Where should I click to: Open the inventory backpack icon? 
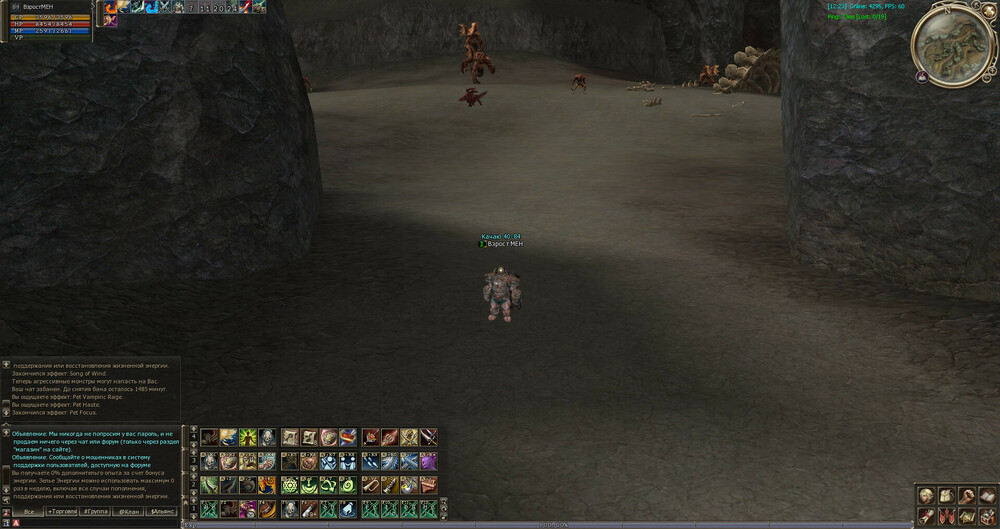(947, 496)
